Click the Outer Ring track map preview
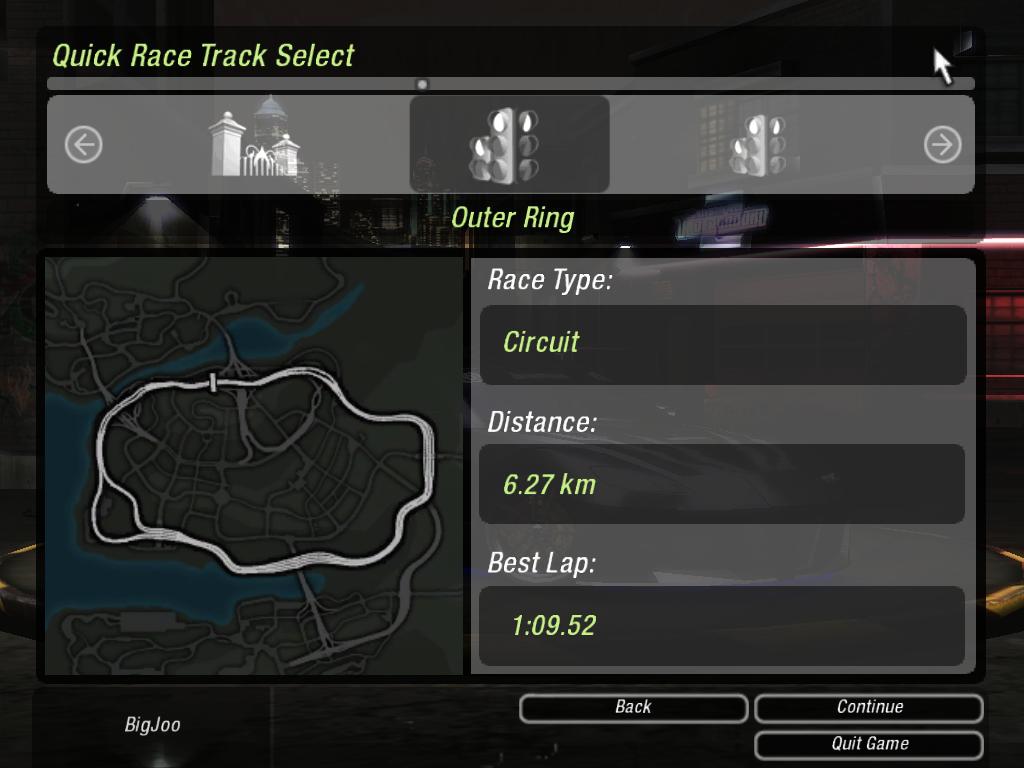1024x768 pixels. [255, 465]
